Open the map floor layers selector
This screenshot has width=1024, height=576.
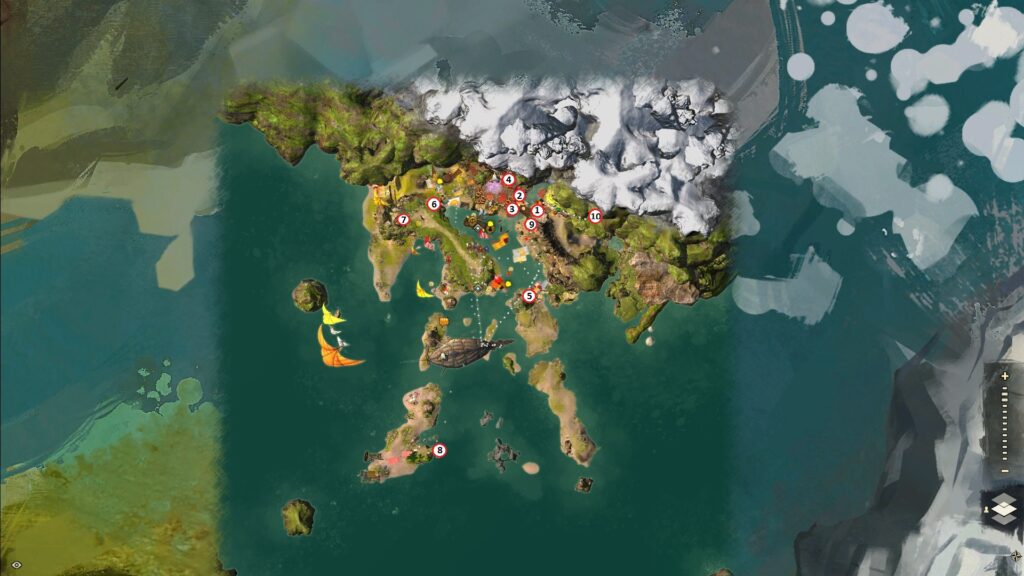[1004, 509]
